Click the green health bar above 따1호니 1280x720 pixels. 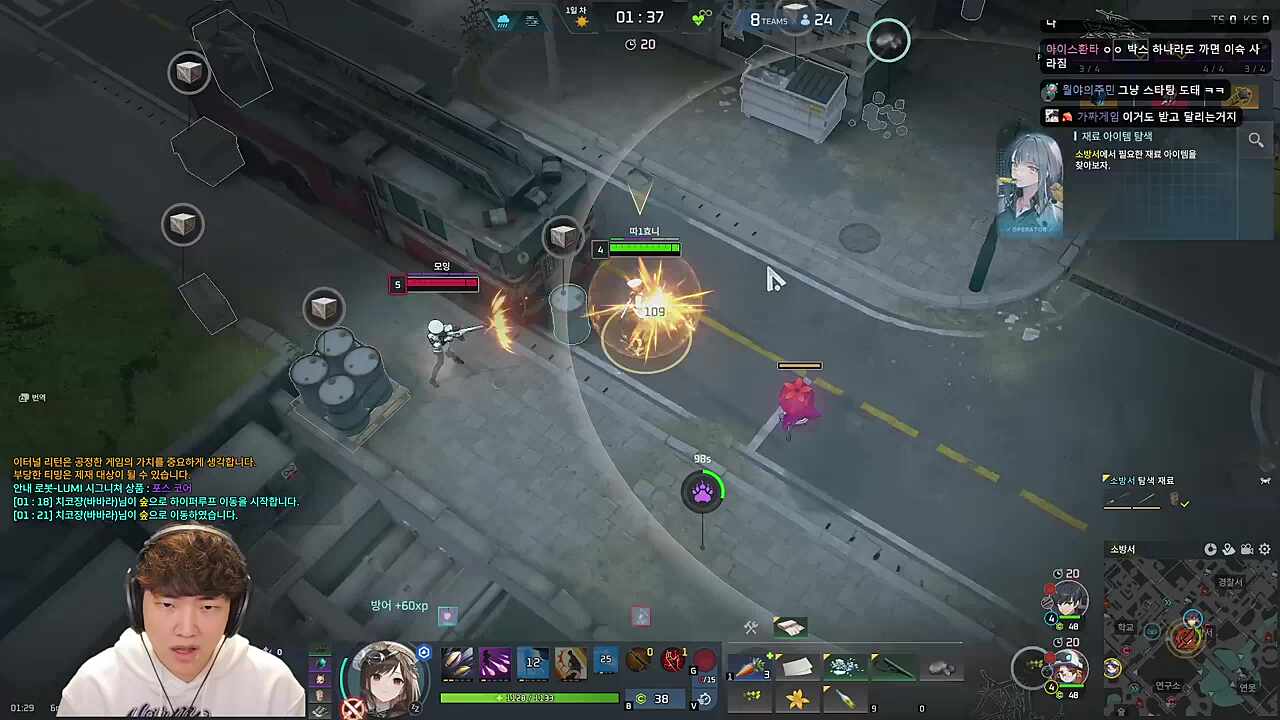pos(644,249)
